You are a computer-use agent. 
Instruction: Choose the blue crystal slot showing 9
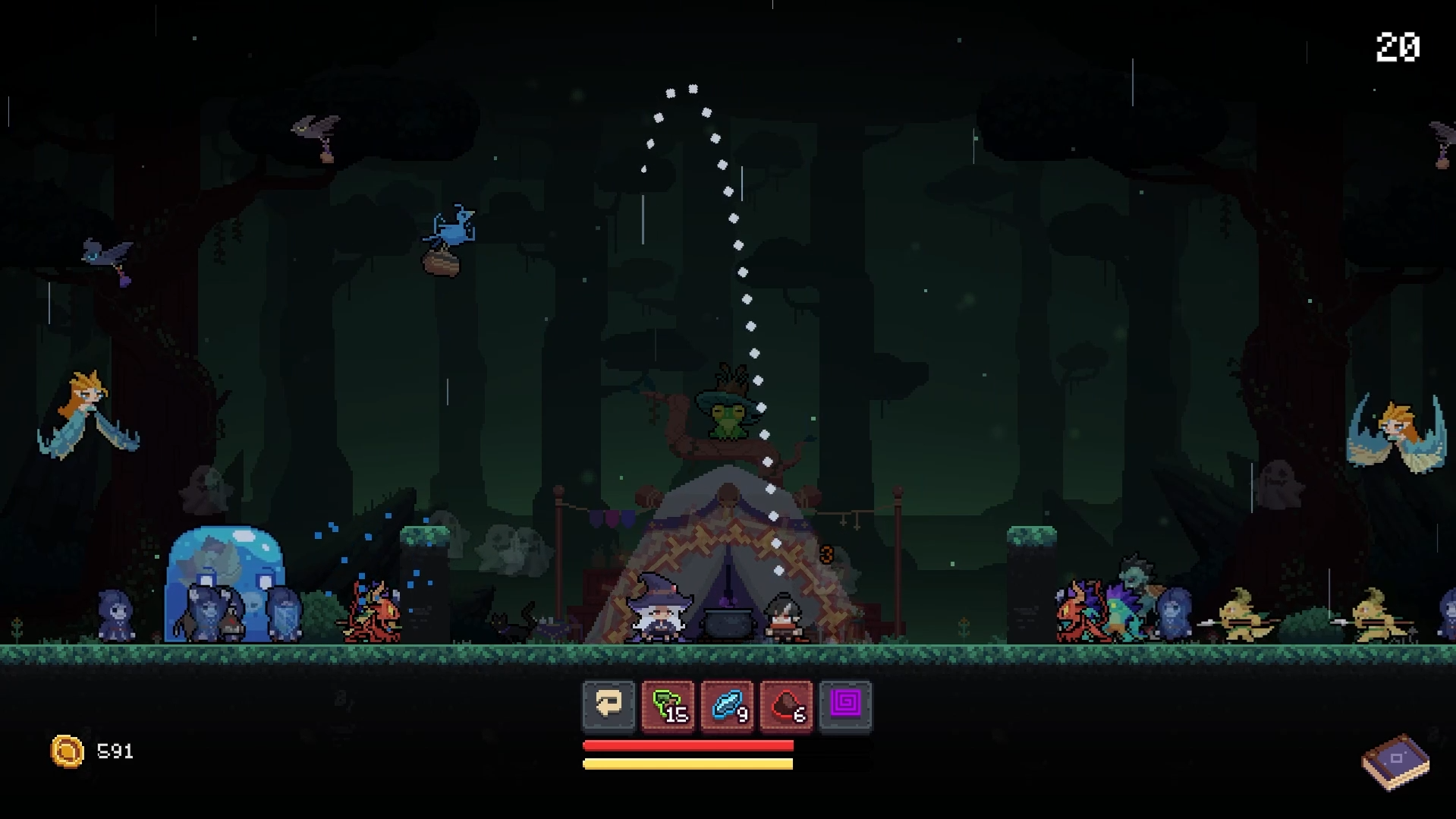[x=727, y=706]
